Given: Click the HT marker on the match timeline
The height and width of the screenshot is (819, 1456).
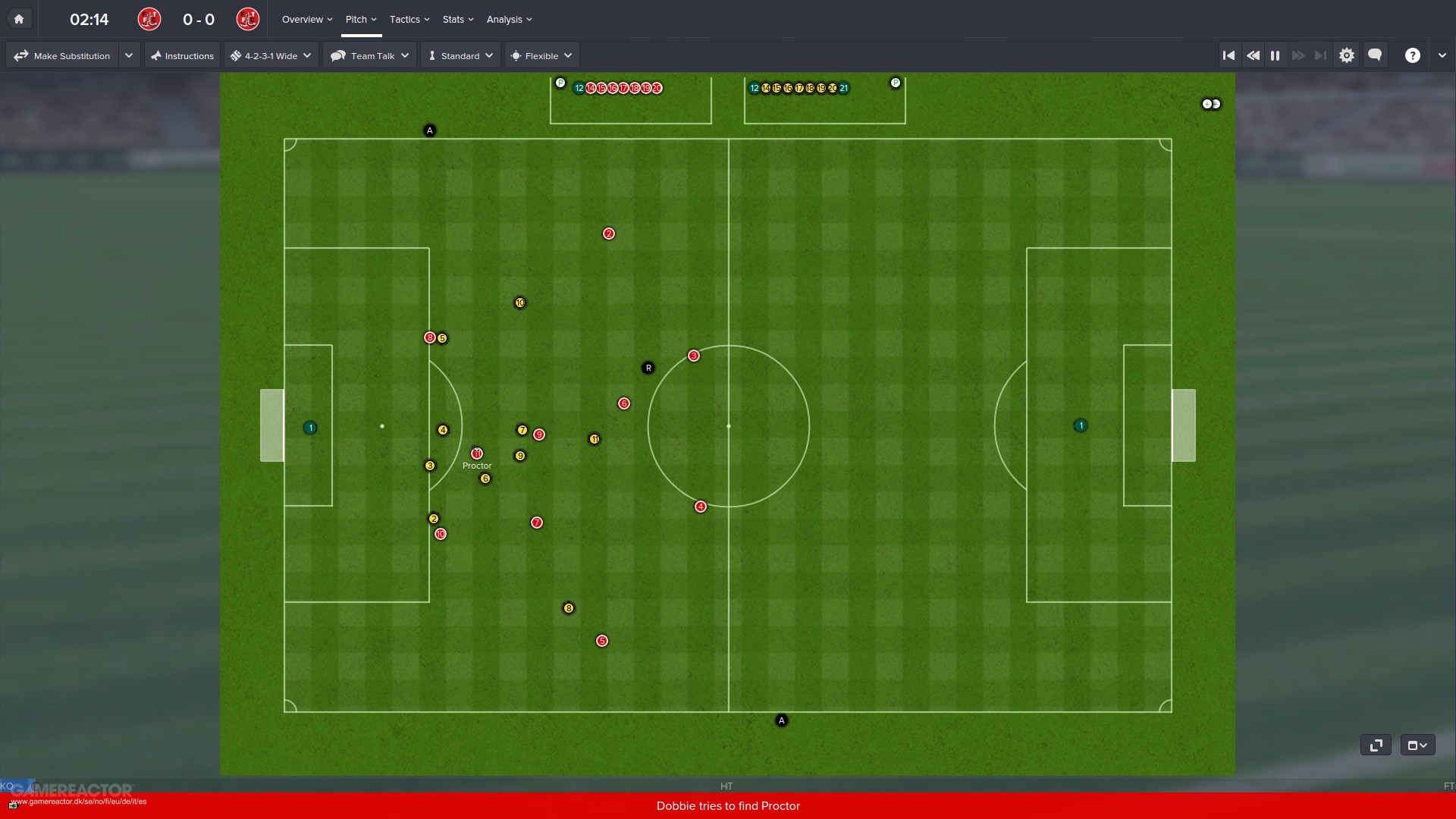Looking at the screenshot, I should [x=726, y=786].
